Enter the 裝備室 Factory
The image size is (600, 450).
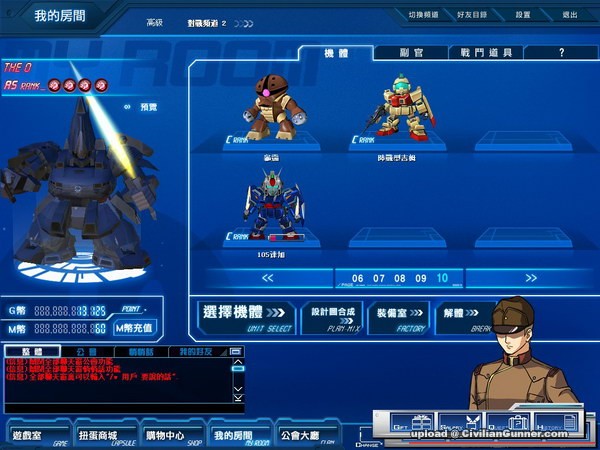tap(398, 316)
